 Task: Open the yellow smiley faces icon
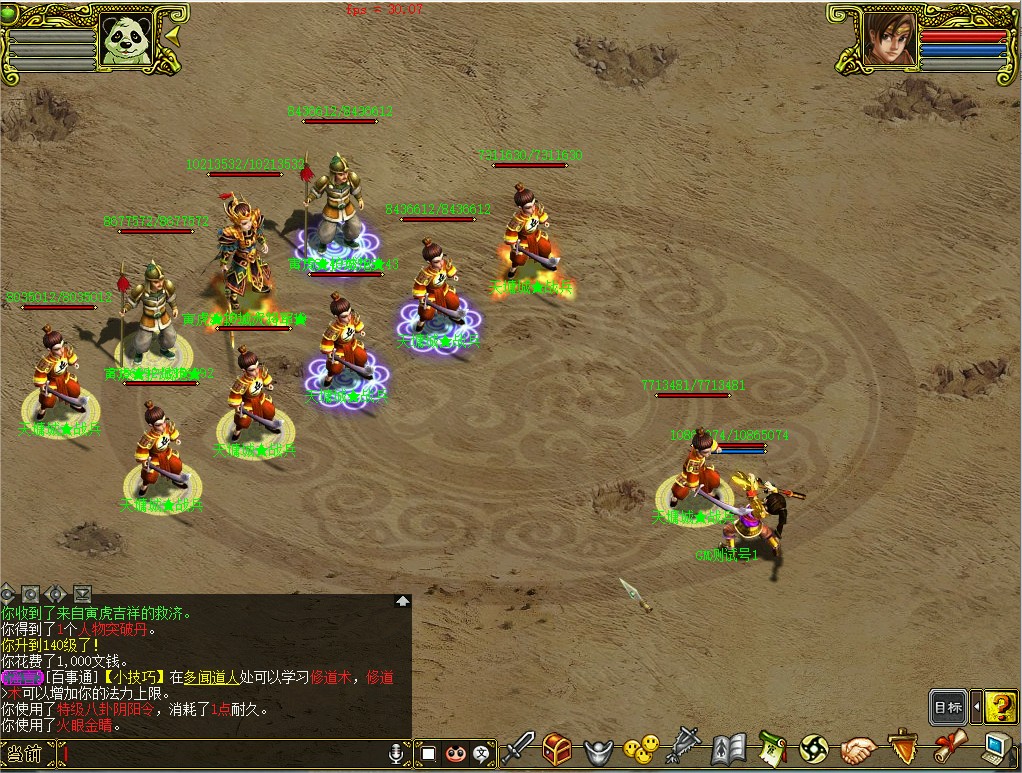pos(641,748)
